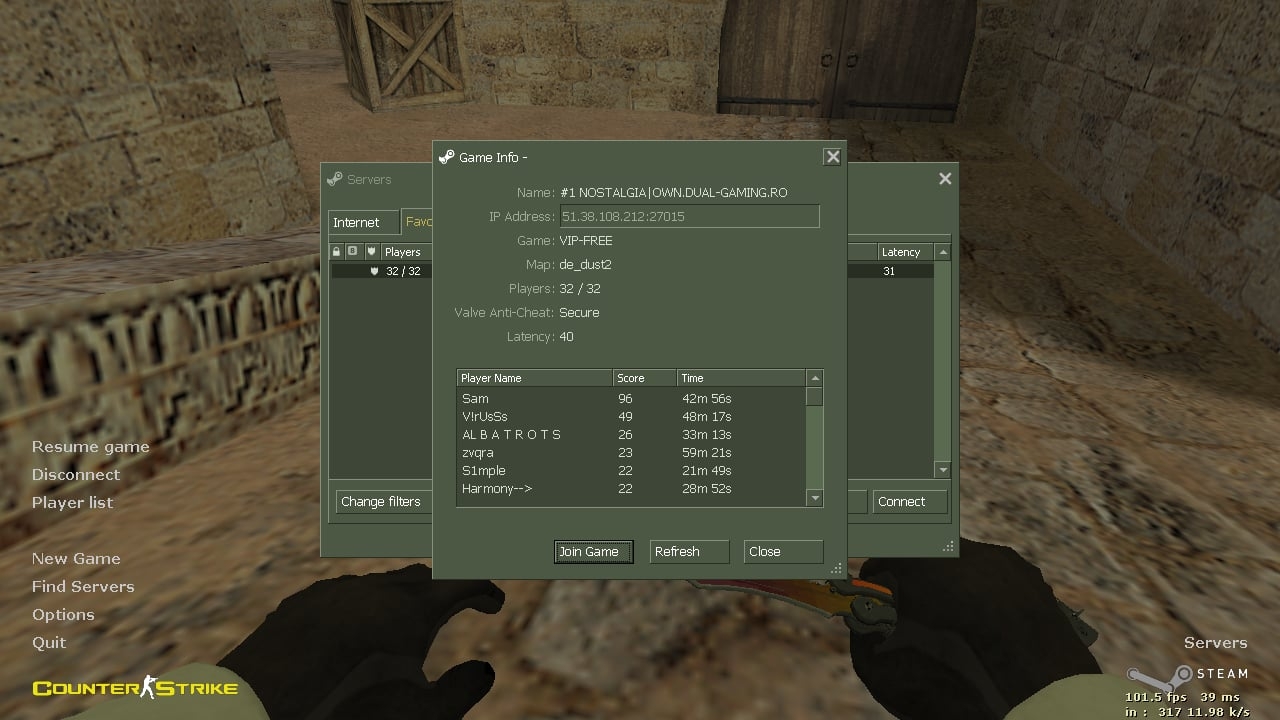Open Options from the main menu
This screenshot has width=1280, height=720.
click(63, 614)
